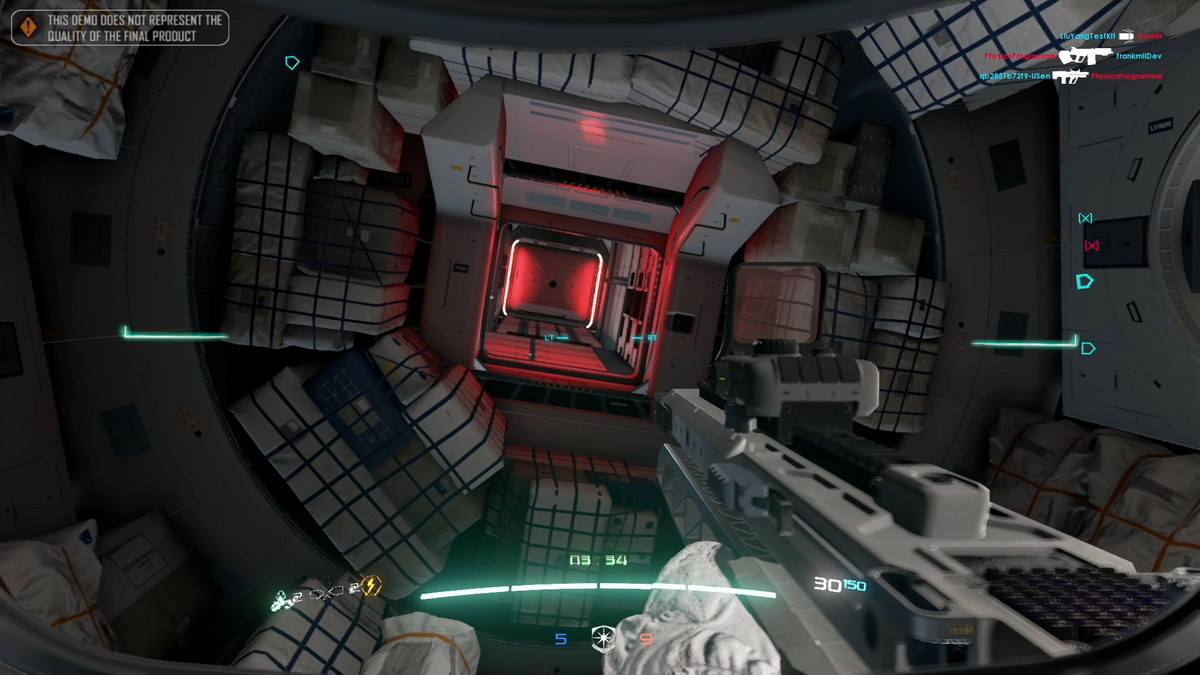Click the demo quality disclaimer banner

pos(120,27)
